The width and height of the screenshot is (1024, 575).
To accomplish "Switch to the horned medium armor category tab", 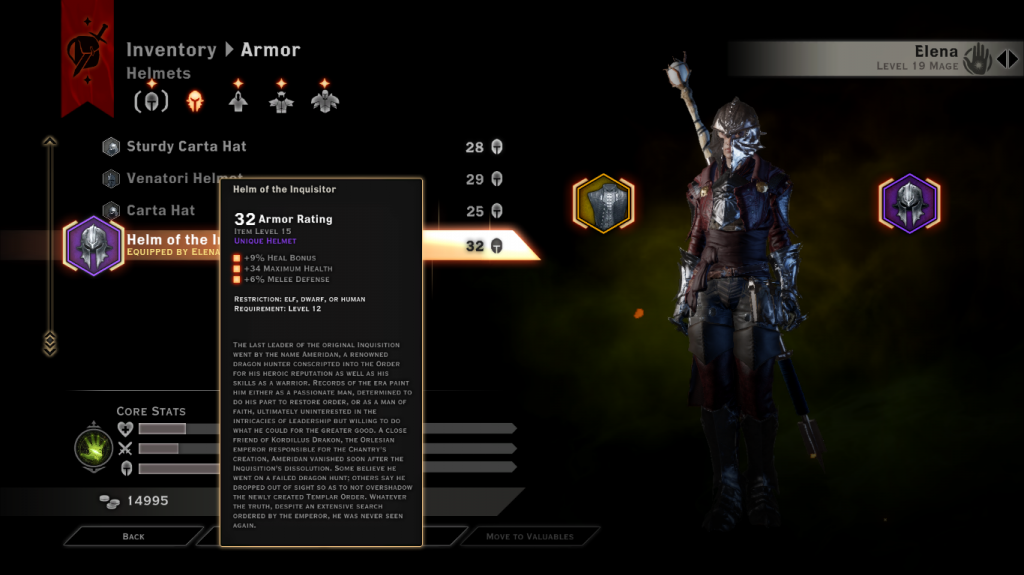I will pos(281,101).
